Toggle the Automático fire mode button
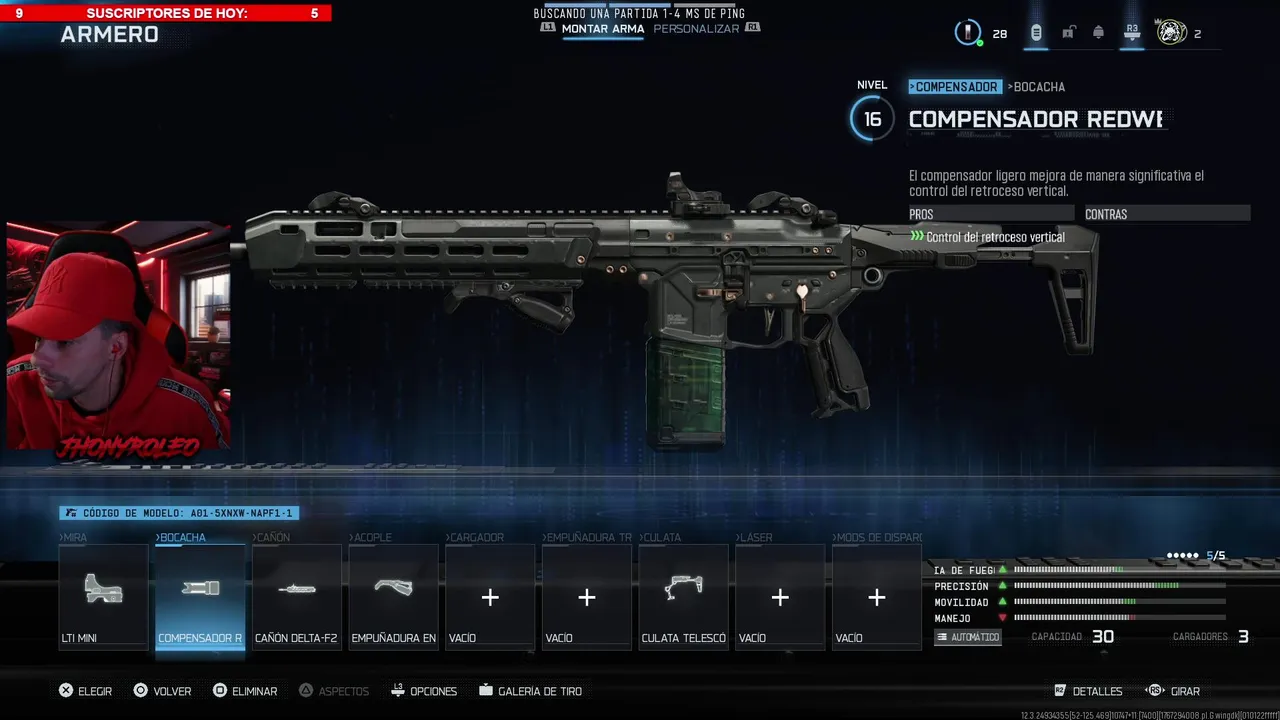The image size is (1280, 720). click(x=968, y=637)
